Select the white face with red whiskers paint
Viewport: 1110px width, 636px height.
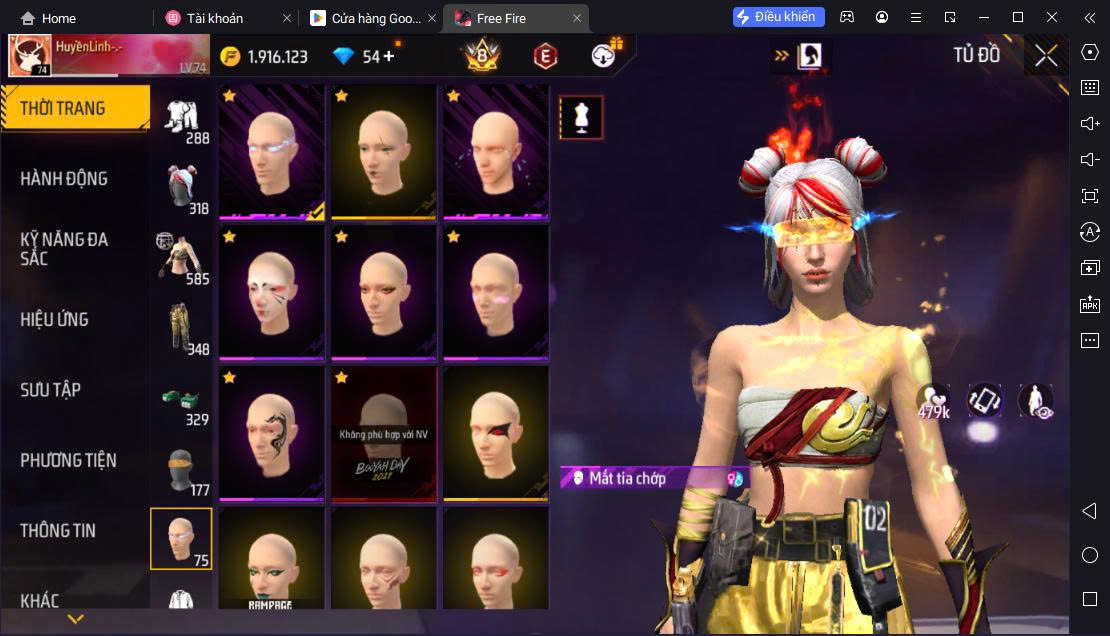click(272, 292)
